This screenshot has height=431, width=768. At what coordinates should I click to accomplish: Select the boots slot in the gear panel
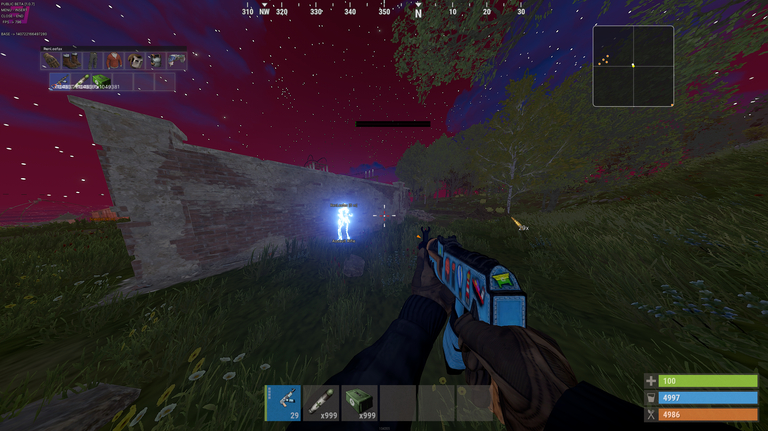72,61
